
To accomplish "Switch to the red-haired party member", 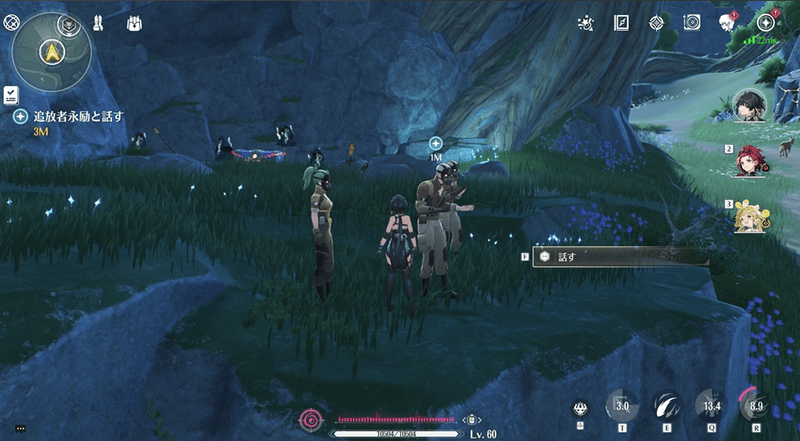I will [748, 158].
